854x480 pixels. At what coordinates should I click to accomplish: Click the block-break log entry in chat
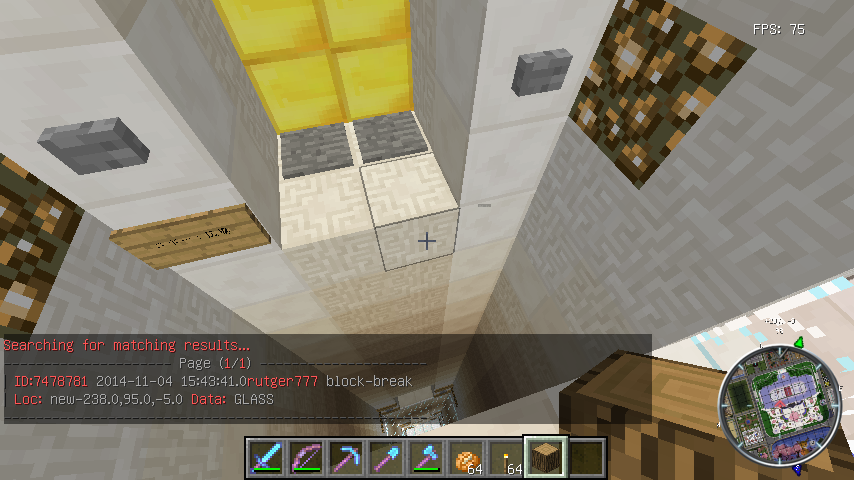click(208, 381)
